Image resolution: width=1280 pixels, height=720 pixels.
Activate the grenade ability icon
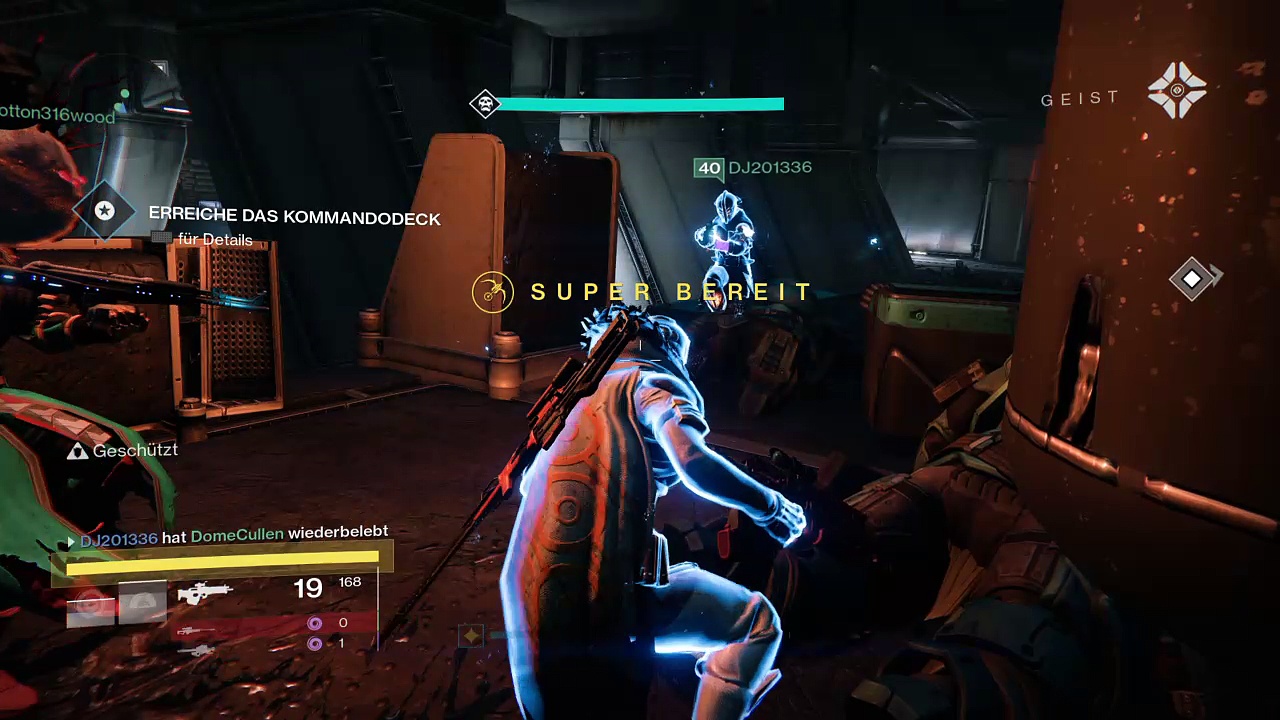click(x=90, y=603)
